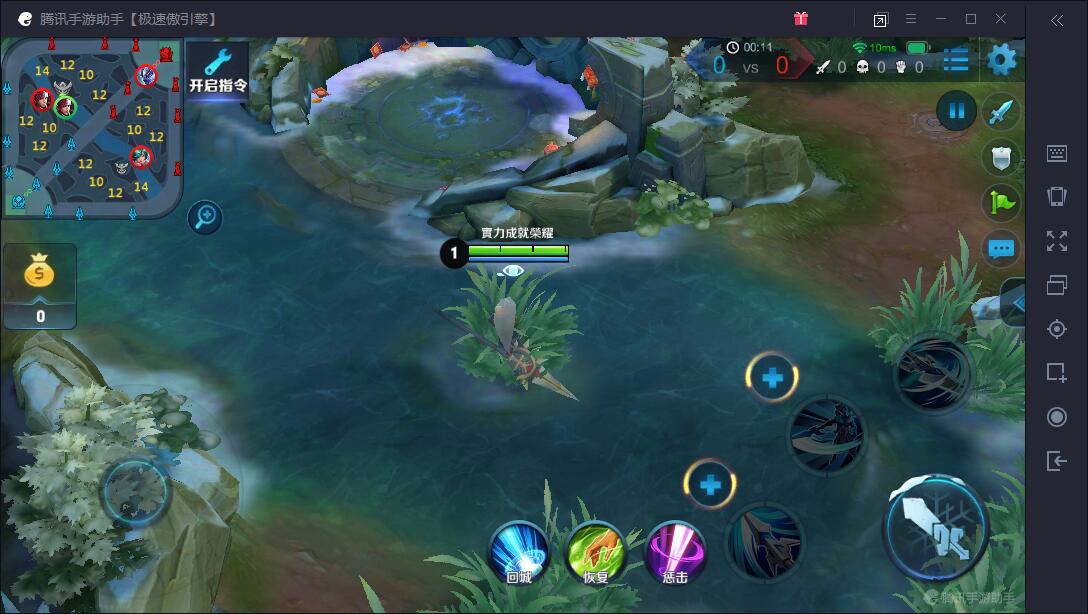Zoom the minimap with the magnifier button
The height and width of the screenshot is (614, 1088).
tap(205, 217)
